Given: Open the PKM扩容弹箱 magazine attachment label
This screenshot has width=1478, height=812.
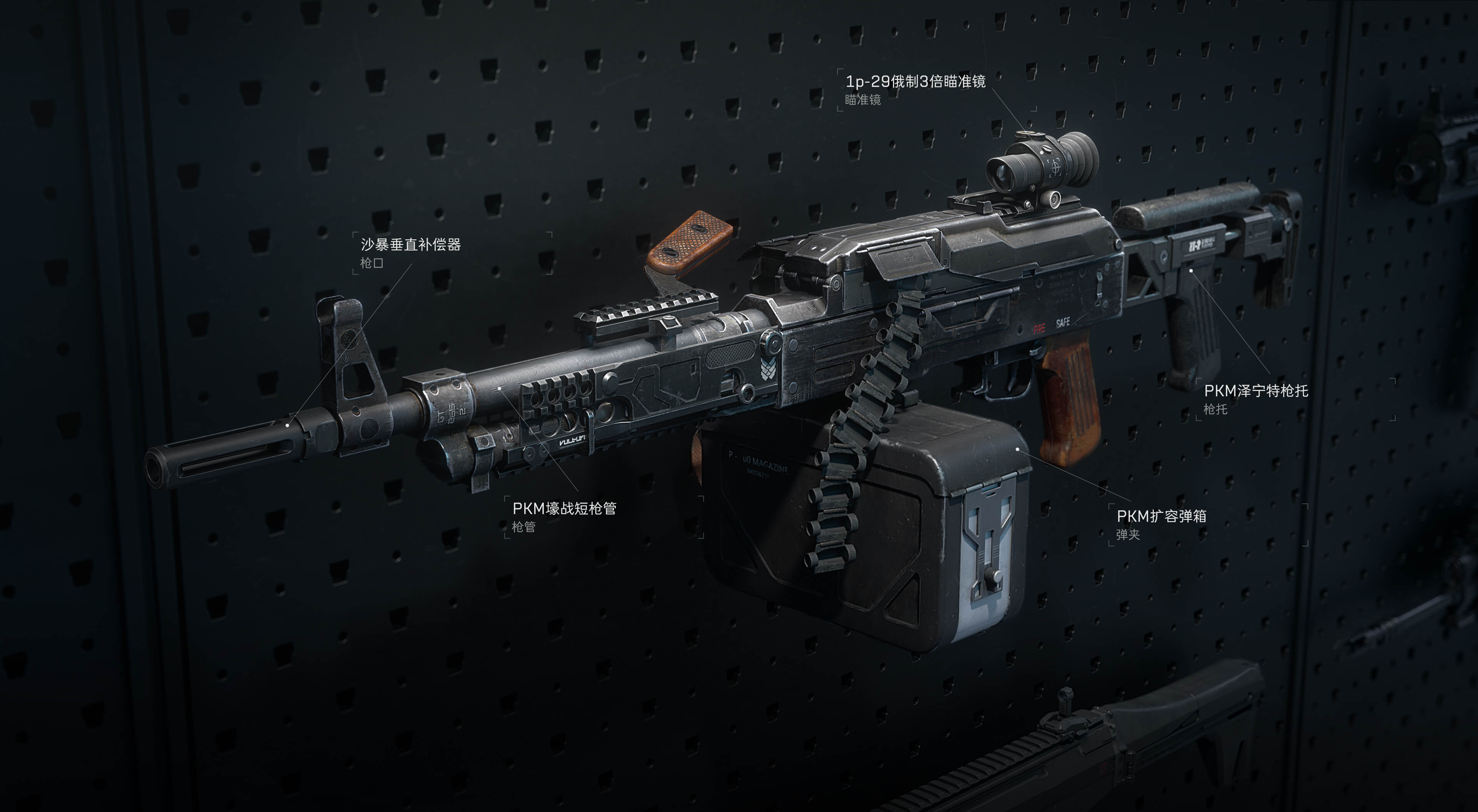Looking at the screenshot, I should click(1161, 516).
